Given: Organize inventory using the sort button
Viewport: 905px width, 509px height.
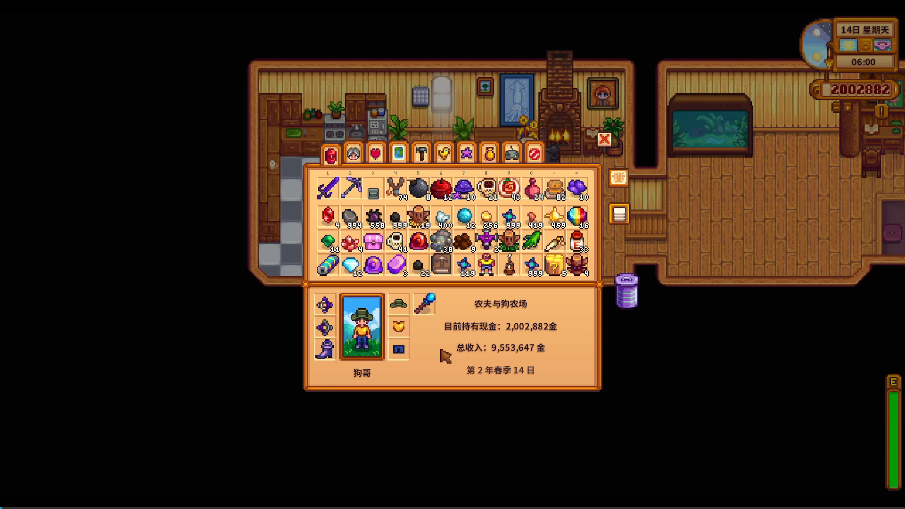Looking at the screenshot, I should coord(618,178).
